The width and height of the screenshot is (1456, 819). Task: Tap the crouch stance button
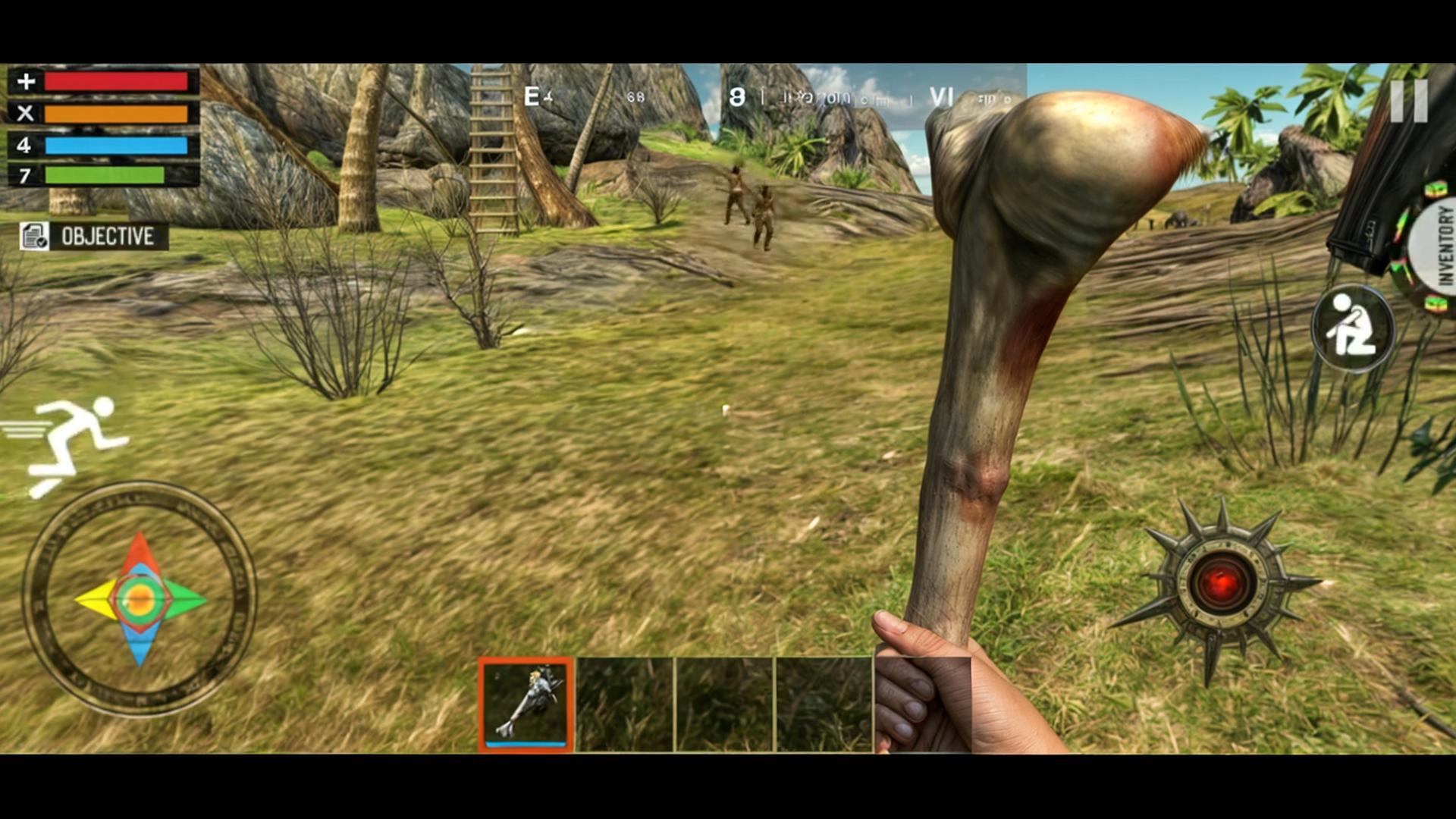(1352, 329)
